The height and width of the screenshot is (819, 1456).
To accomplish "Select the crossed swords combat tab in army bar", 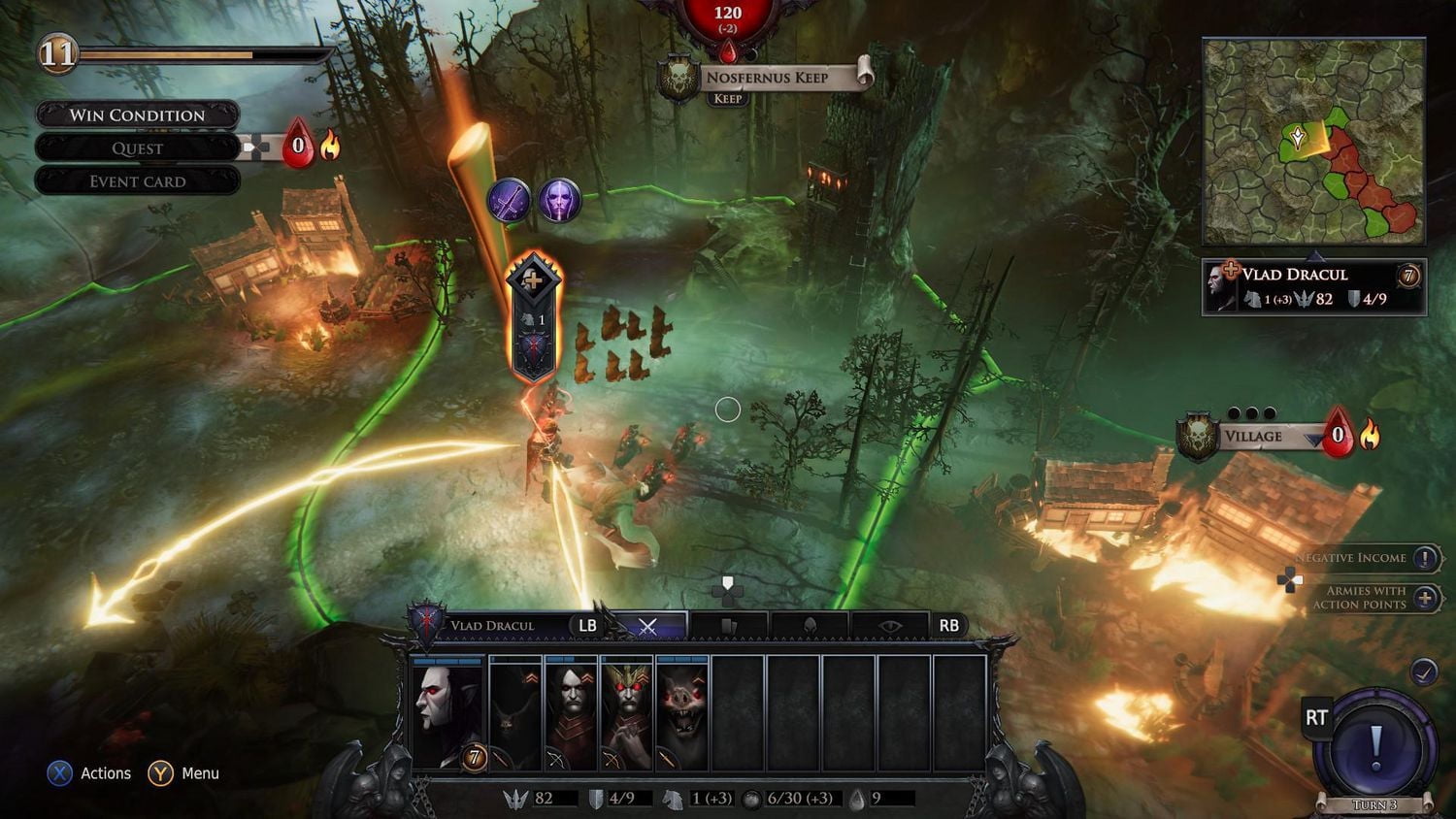I will coord(646,624).
